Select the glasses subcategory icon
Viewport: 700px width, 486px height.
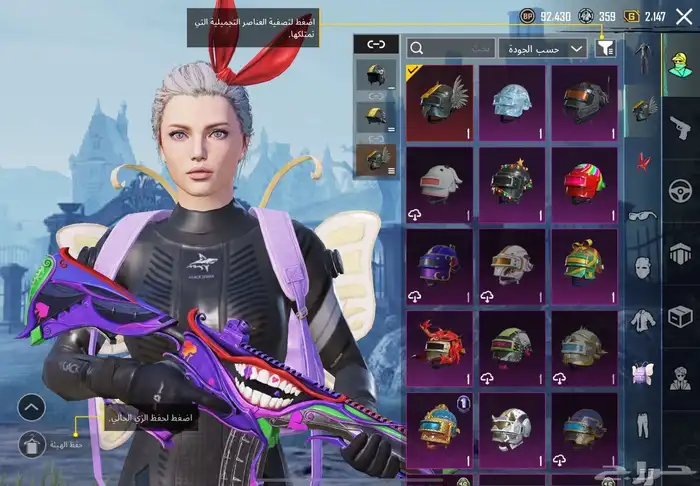(x=642, y=214)
